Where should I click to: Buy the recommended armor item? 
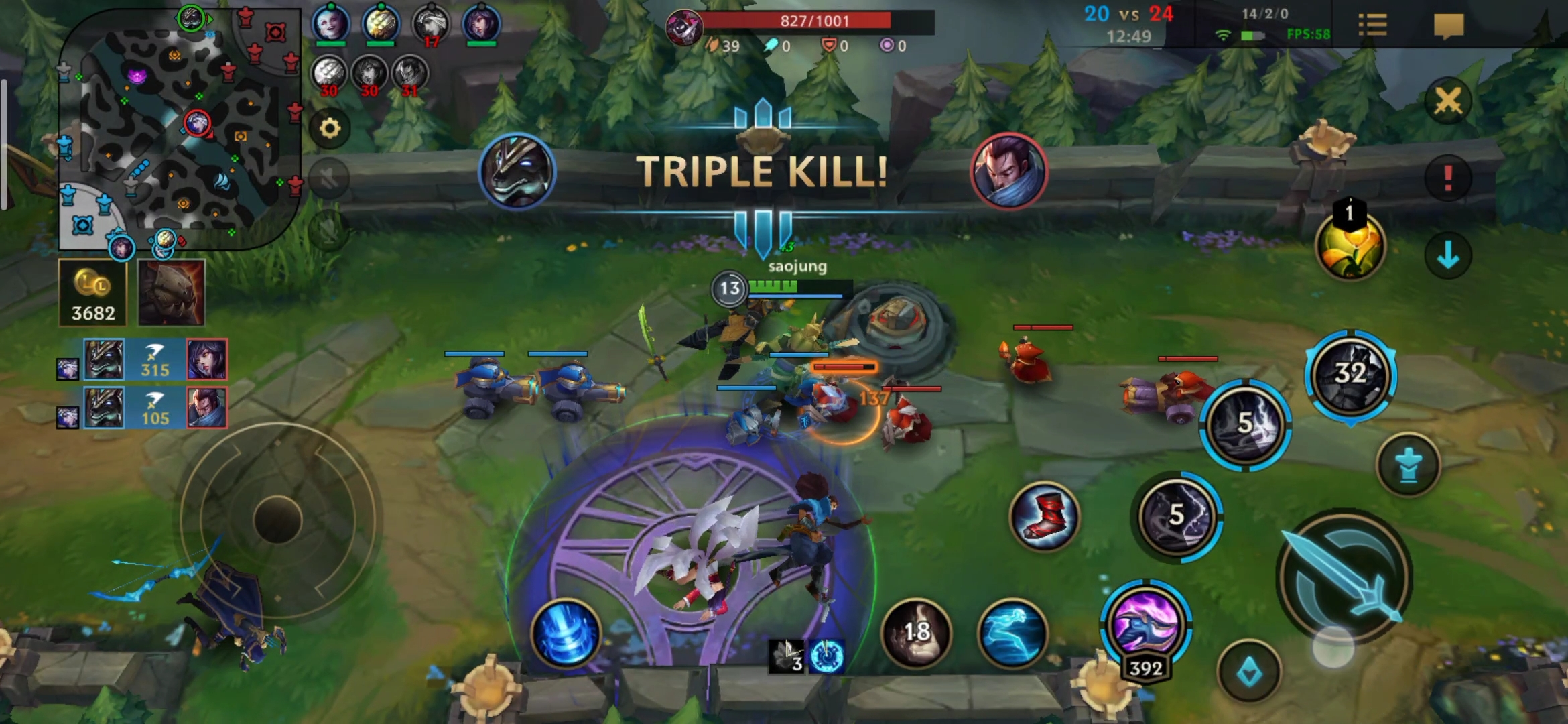click(x=171, y=293)
